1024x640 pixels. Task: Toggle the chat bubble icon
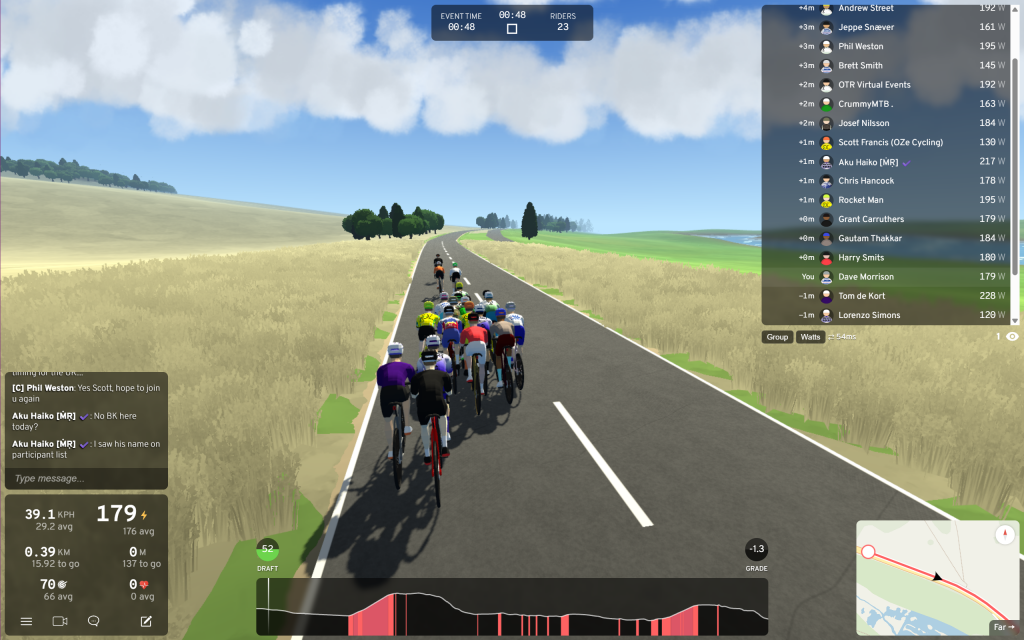94,621
